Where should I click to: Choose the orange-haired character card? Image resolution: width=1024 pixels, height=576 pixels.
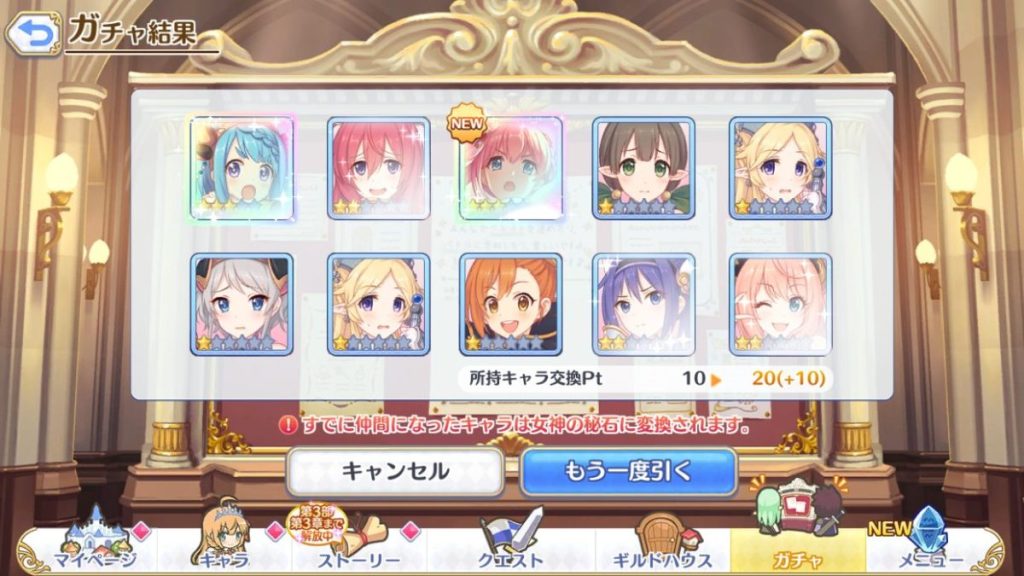510,303
